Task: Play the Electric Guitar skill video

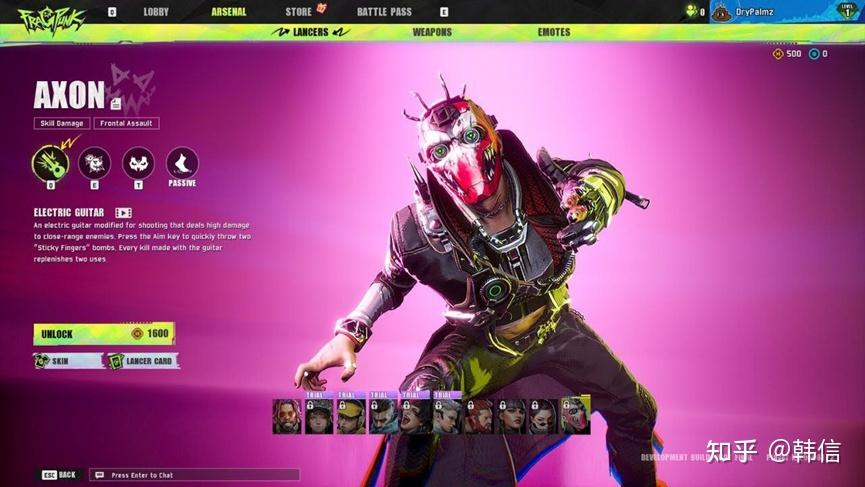Action: 123,213
